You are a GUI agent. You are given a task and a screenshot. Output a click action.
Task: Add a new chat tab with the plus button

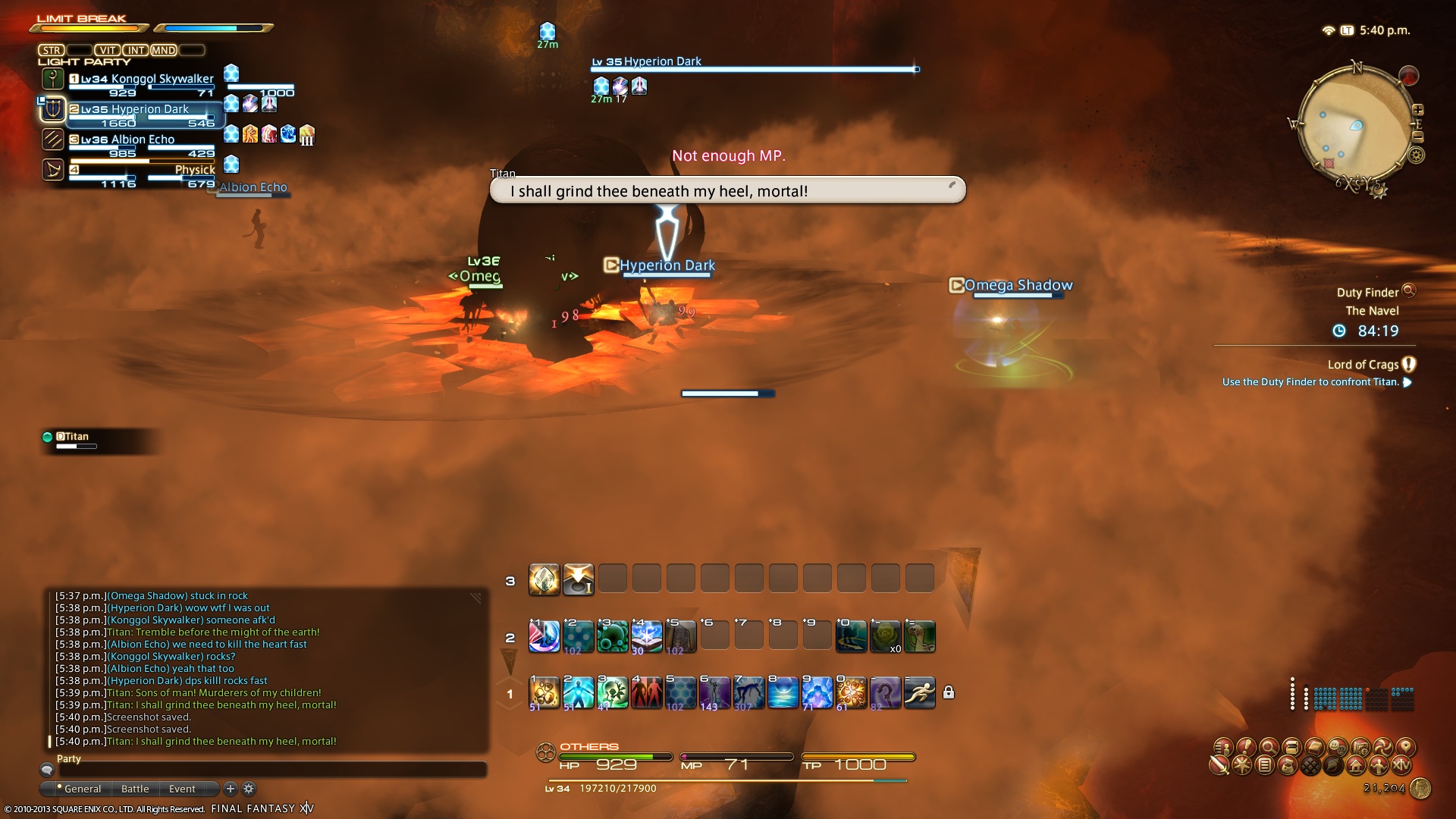(x=231, y=789)
